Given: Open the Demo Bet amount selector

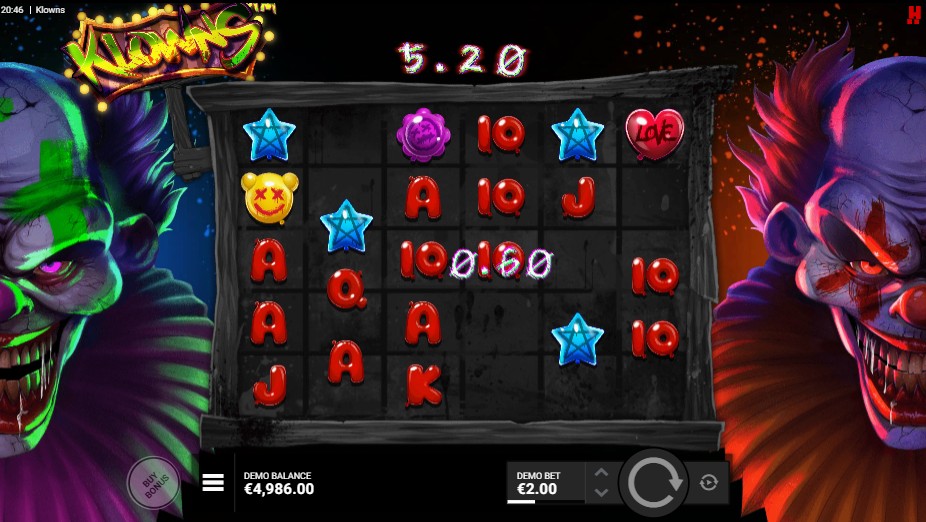Looking at the screenshot, I should (546, 483).
